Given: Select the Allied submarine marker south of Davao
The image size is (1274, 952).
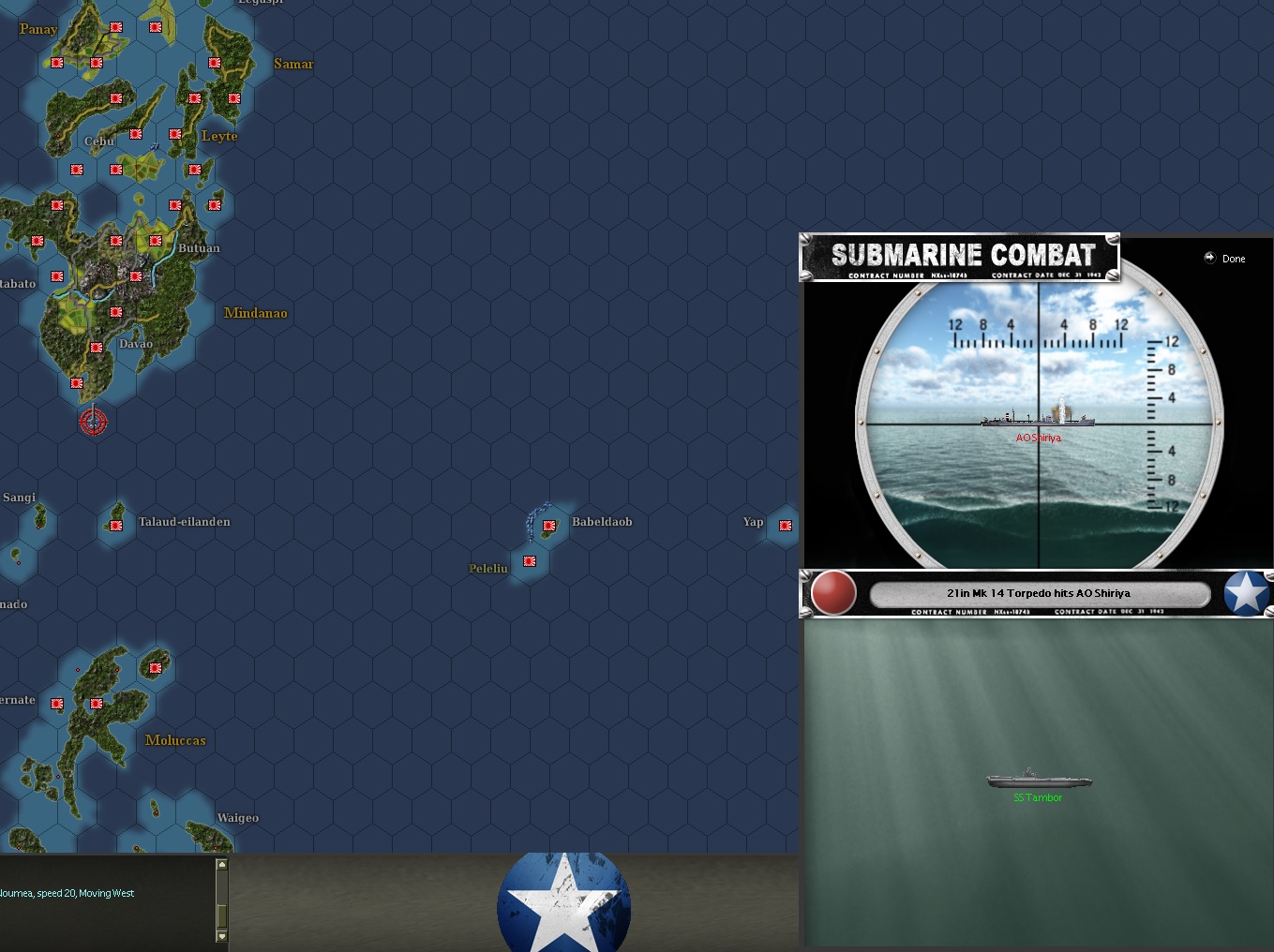Looking at the screenshot, I should tap(94, 422).
